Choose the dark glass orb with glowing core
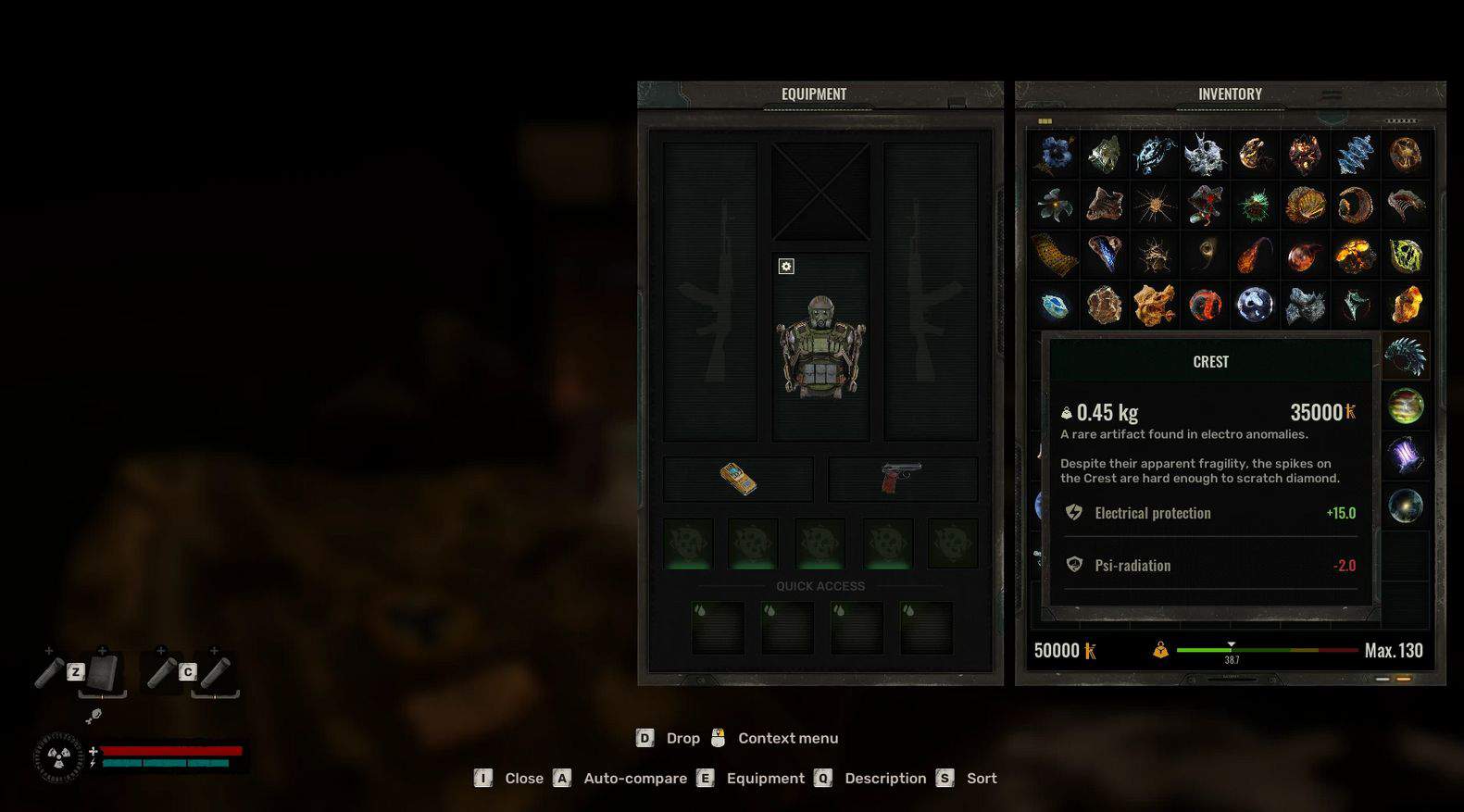Viewport: 1464px width, 812px height. 1405,506
